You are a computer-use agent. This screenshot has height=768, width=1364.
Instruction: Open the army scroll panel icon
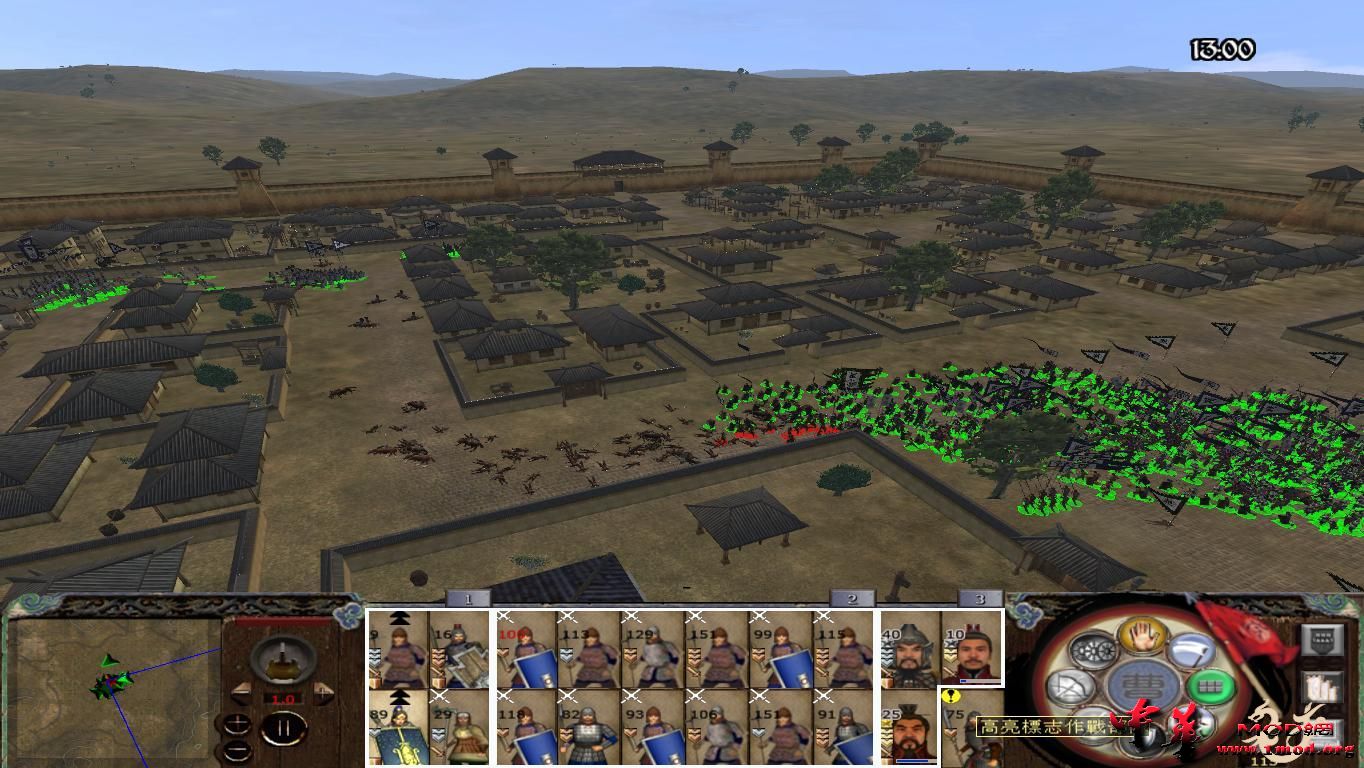coord(1320,688)
